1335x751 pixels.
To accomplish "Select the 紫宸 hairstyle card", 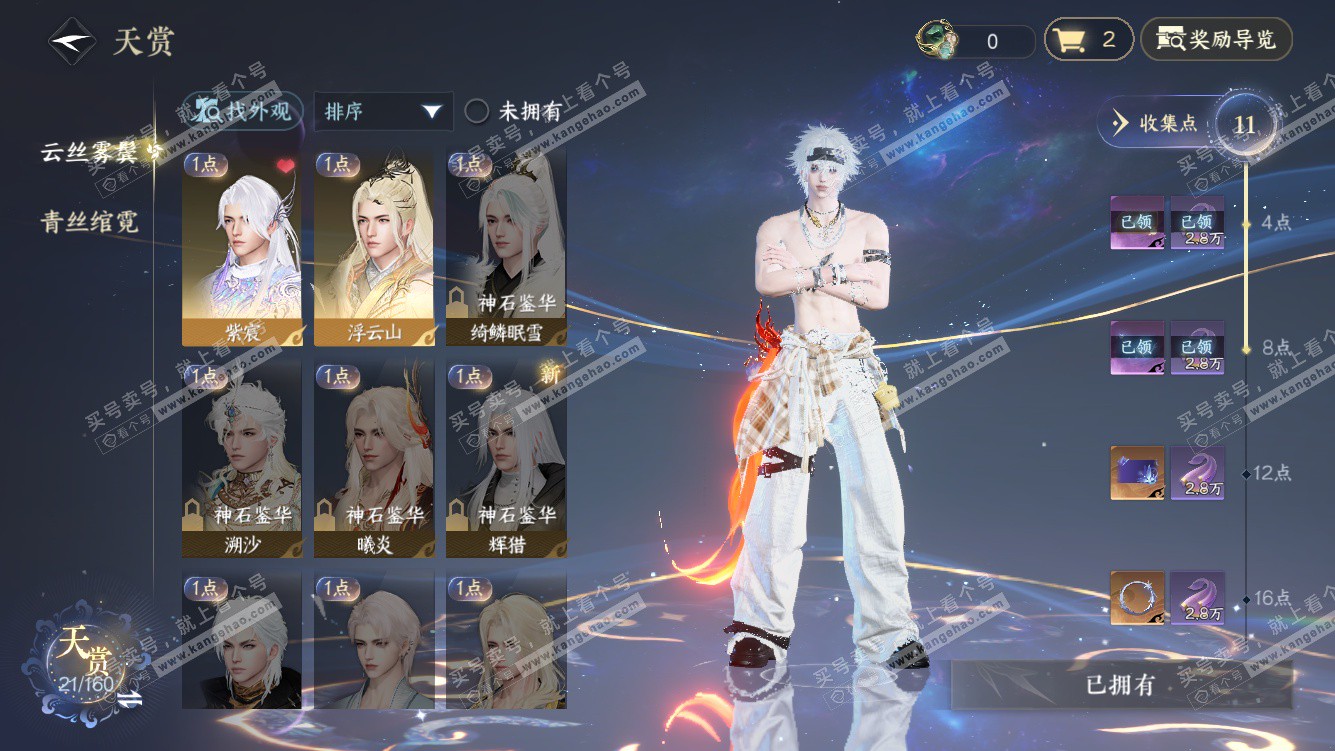I will (242, 247).
